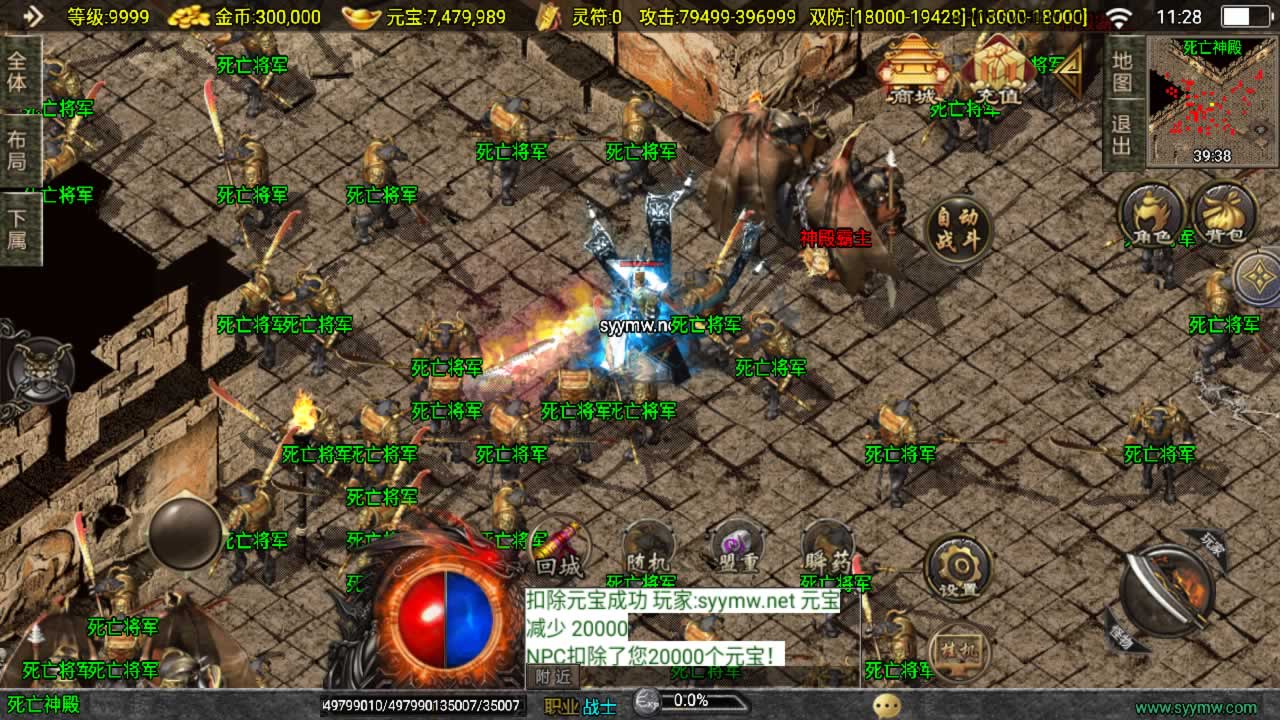Activate the 瞬药 instant potion
The height and width of the screenshot is (720, 1280).
(x=828, y=551)
